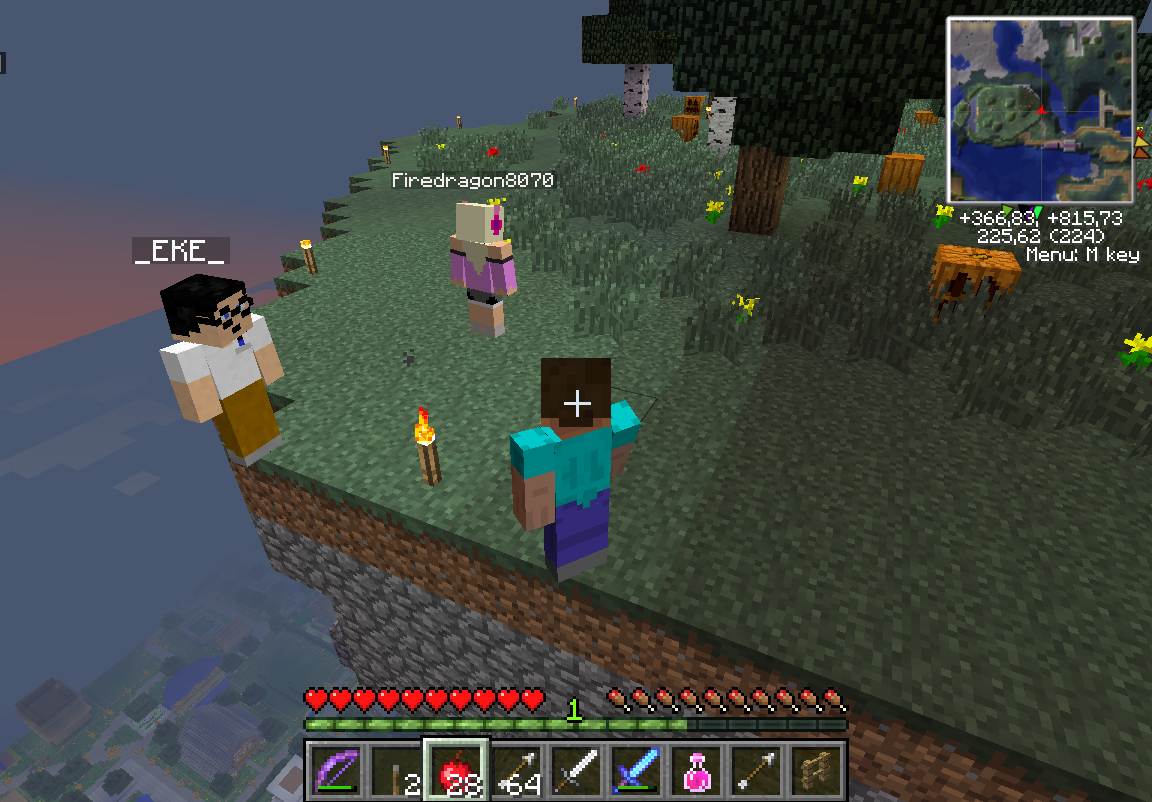This screenshot has height=802, width=1152.
Task: Click the minimap in the corner
Action: (x=1040, y=109)
